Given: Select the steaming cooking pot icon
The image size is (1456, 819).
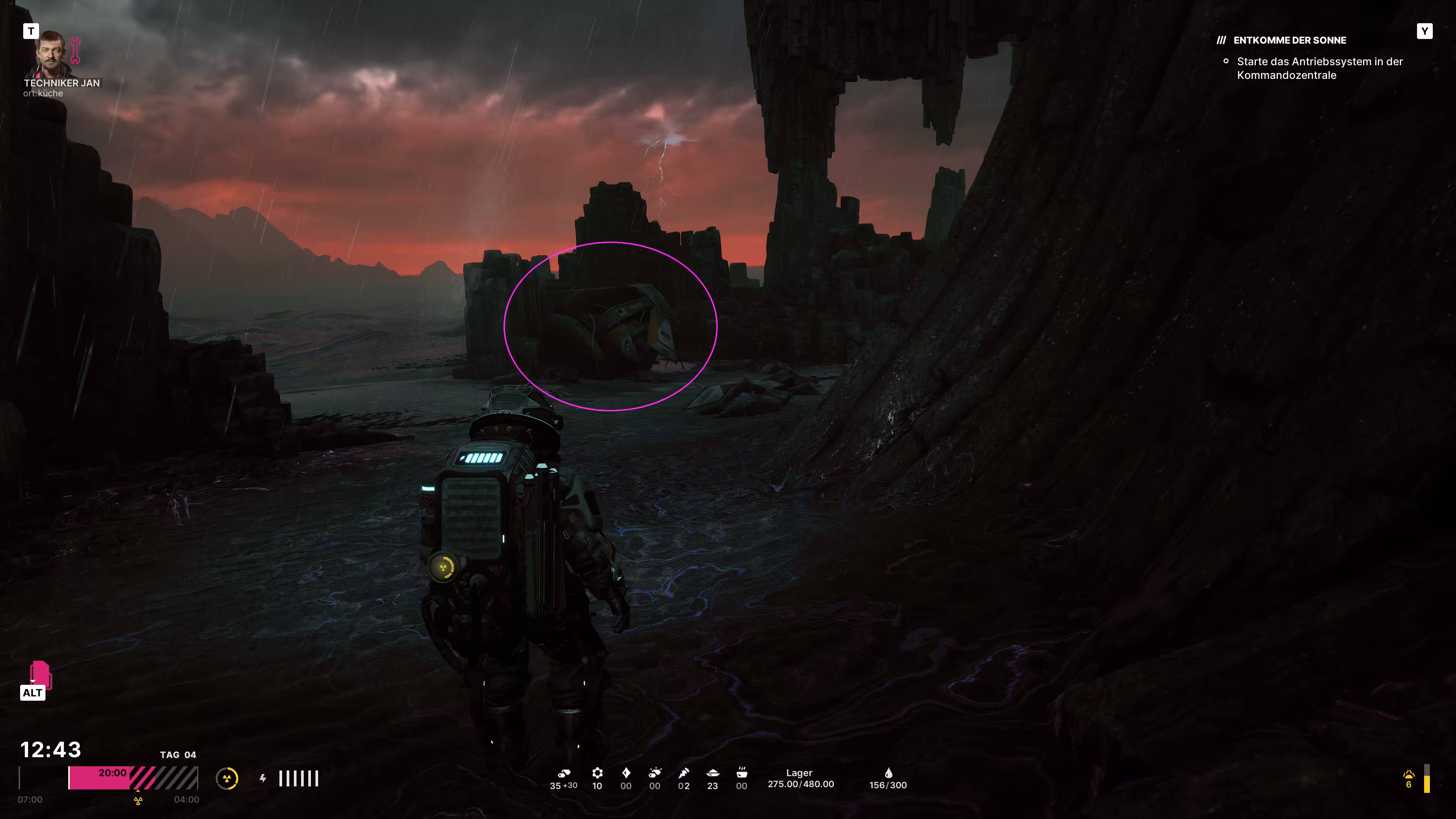Looking at the screenshot, I should tap(742, 773).
